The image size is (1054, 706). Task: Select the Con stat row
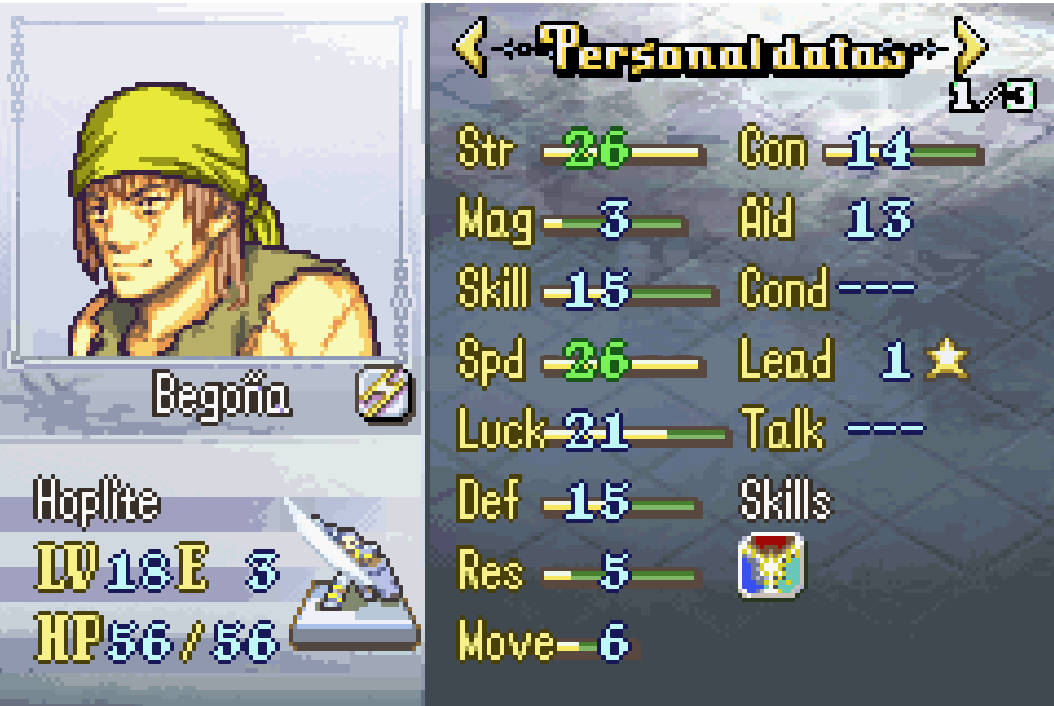pyautogui.click(x=860, y=151)
